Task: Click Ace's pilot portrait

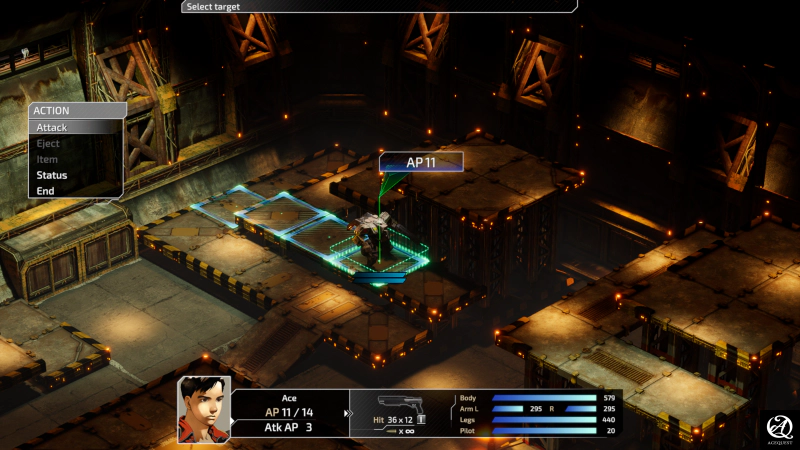Action: coord(204,409)
